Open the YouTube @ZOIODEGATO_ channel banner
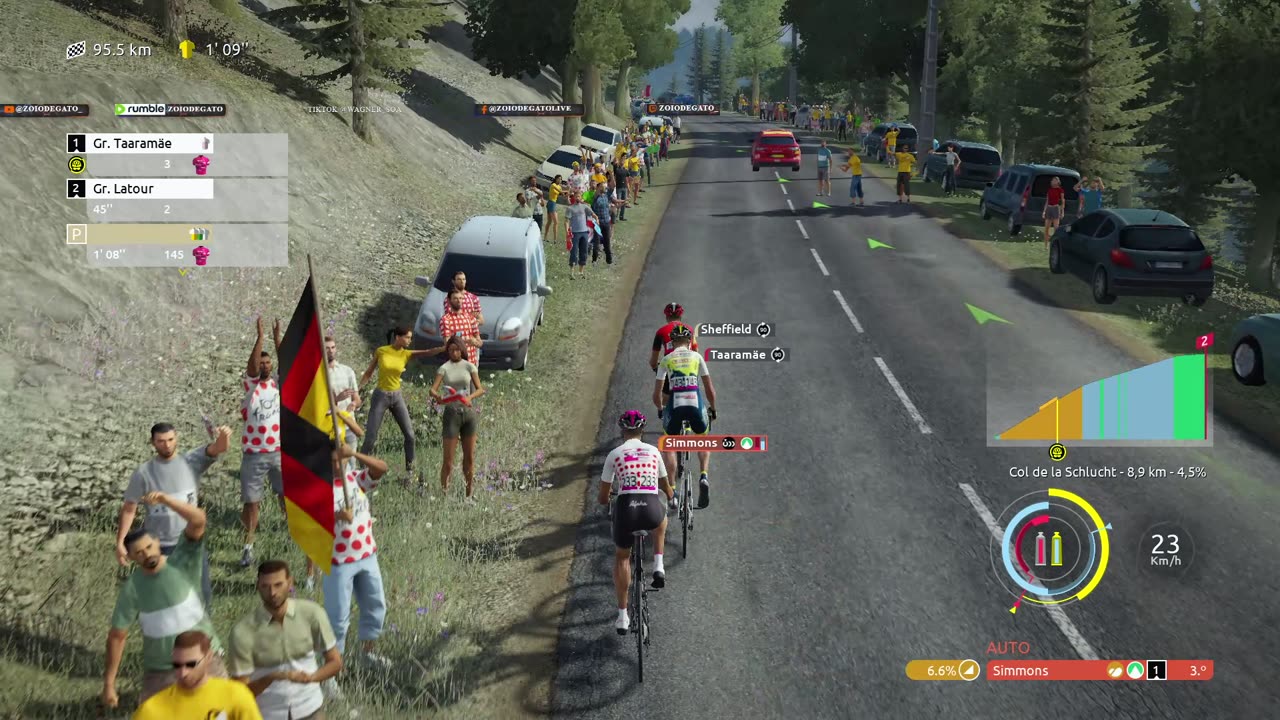This screenshot has height=720, width=1280. tap(45, 109)
